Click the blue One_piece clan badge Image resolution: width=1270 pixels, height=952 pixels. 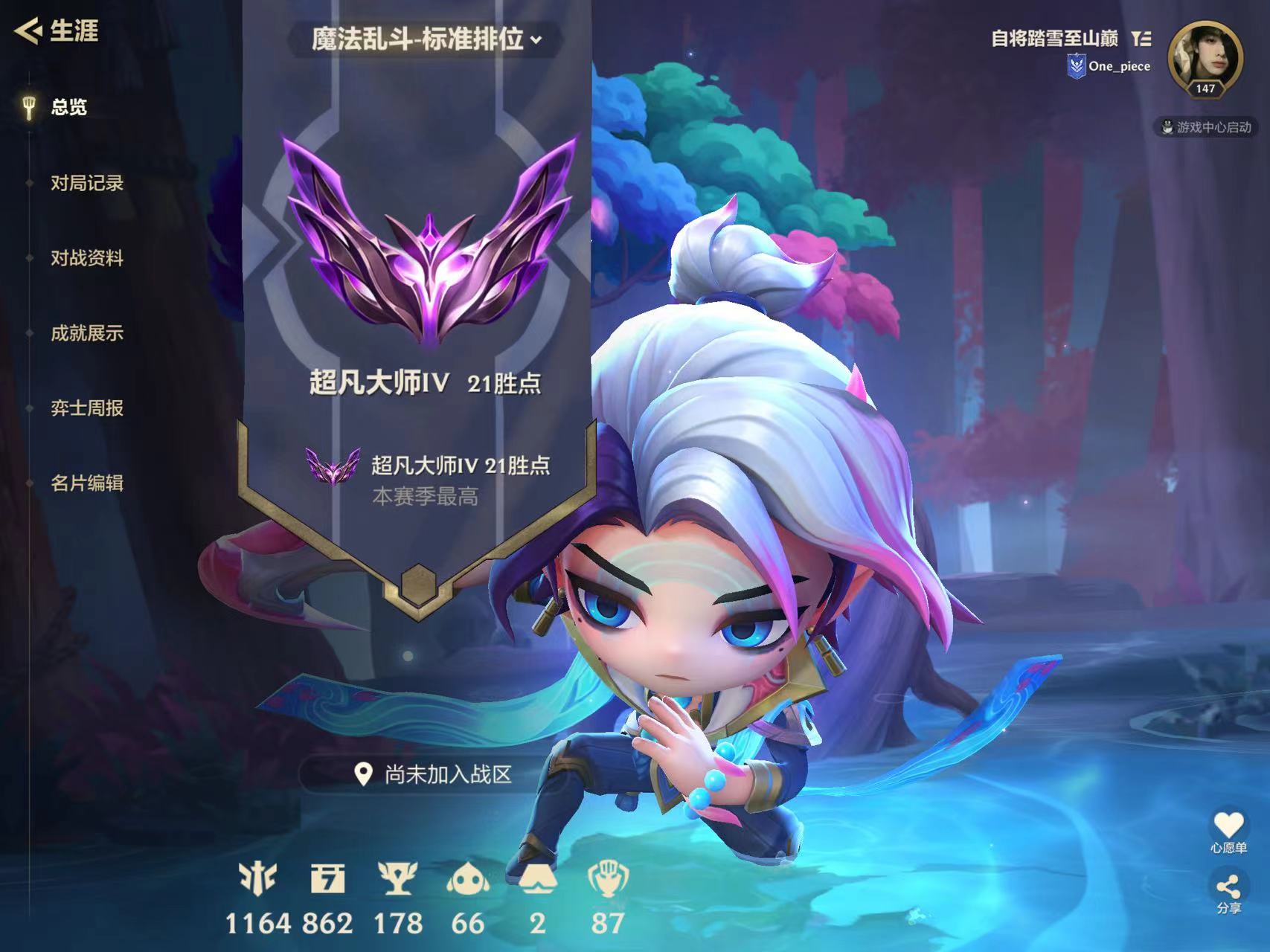point(1078,66)
